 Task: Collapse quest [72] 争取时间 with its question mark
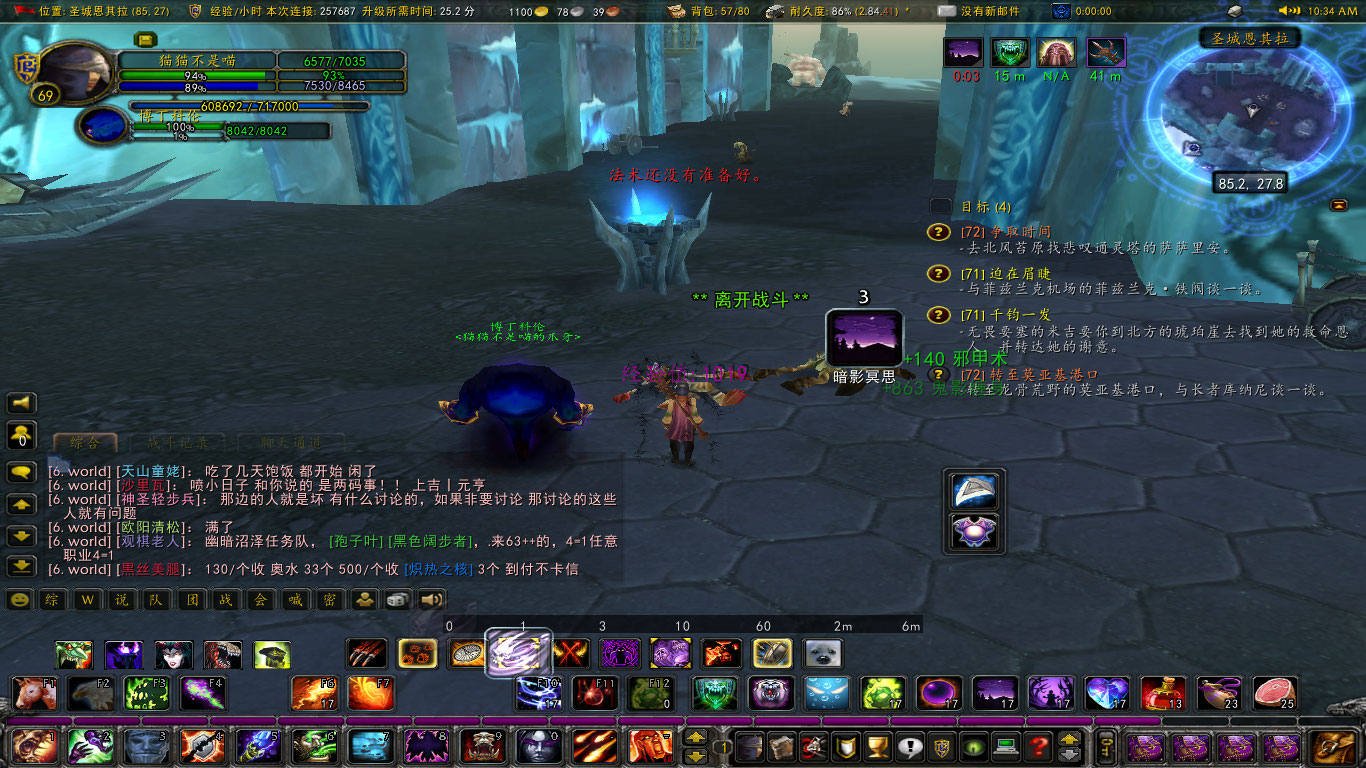(x=937, y=232)
